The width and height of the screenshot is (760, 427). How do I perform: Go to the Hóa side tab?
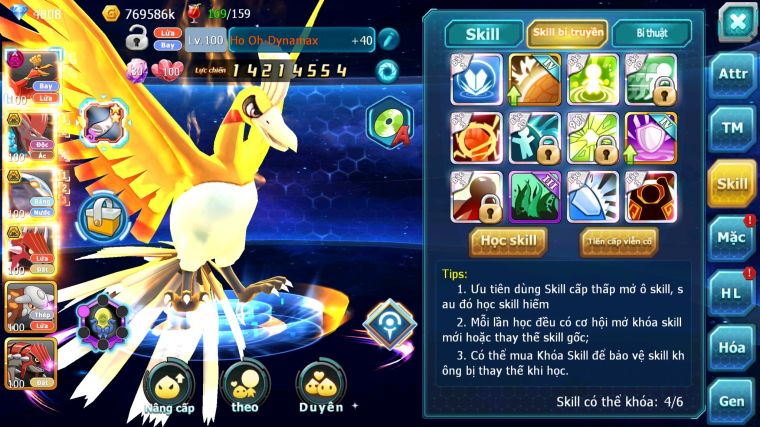[x=732, y=347]
